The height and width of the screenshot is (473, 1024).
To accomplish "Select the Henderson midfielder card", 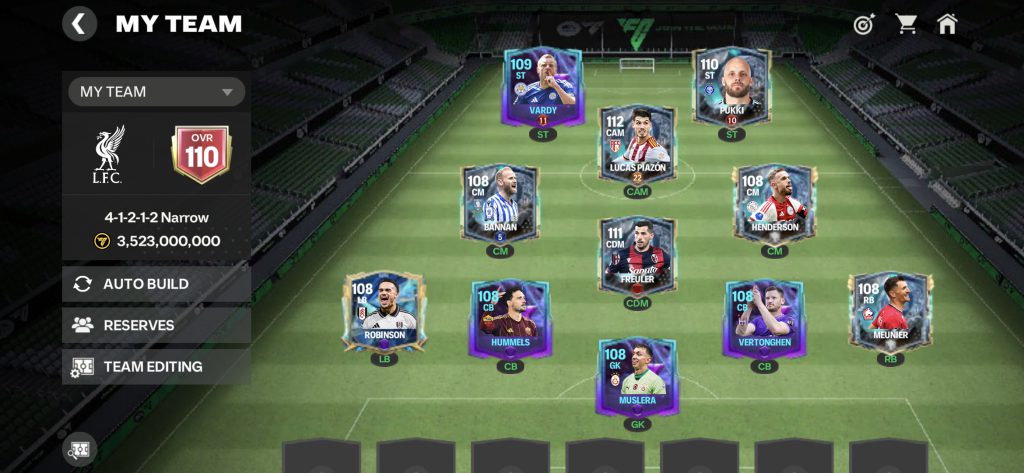I will [774, 204].
